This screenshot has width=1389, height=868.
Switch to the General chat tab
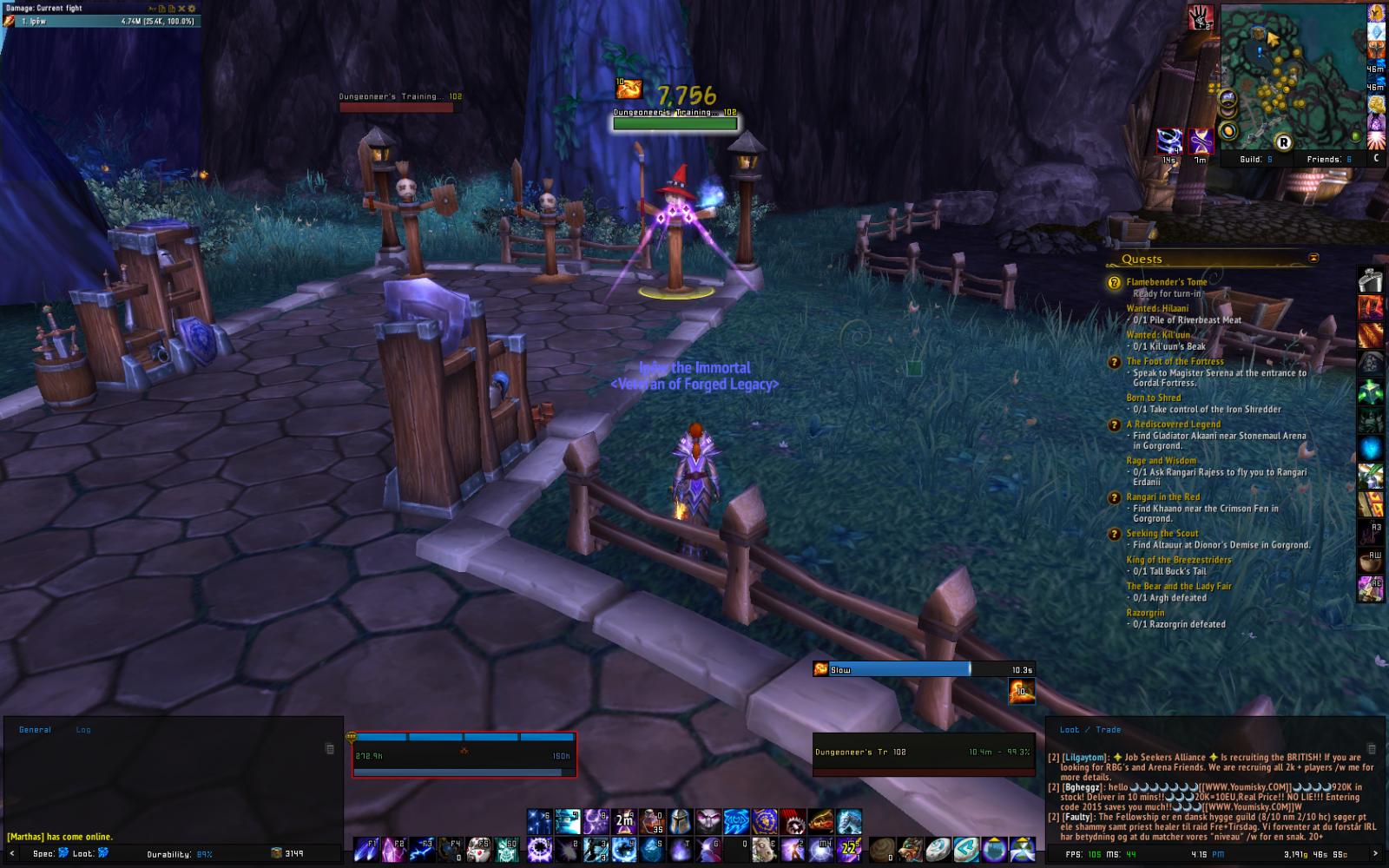point(35,730)
